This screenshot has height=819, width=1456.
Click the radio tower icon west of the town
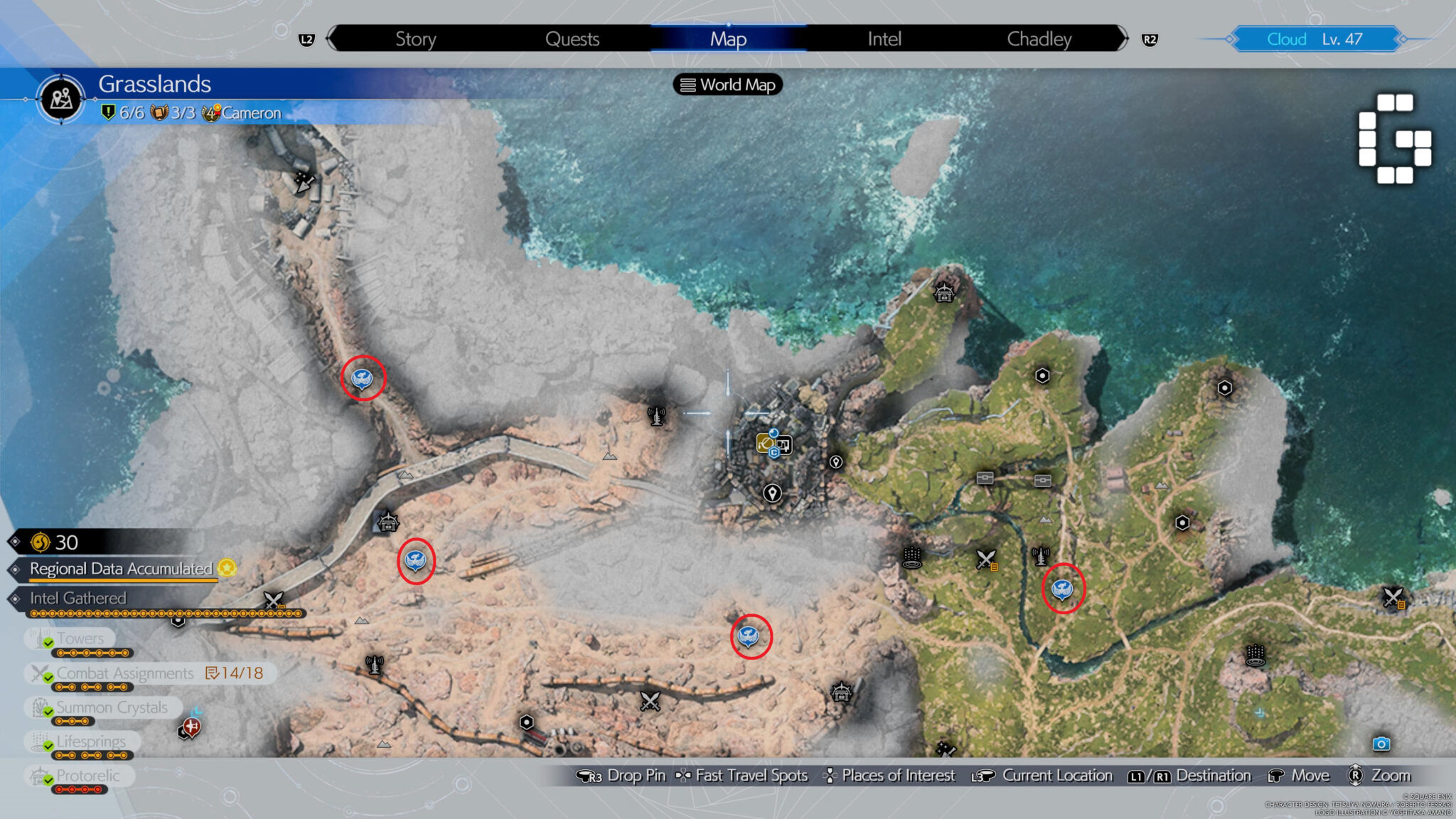(x=656, y=414)
